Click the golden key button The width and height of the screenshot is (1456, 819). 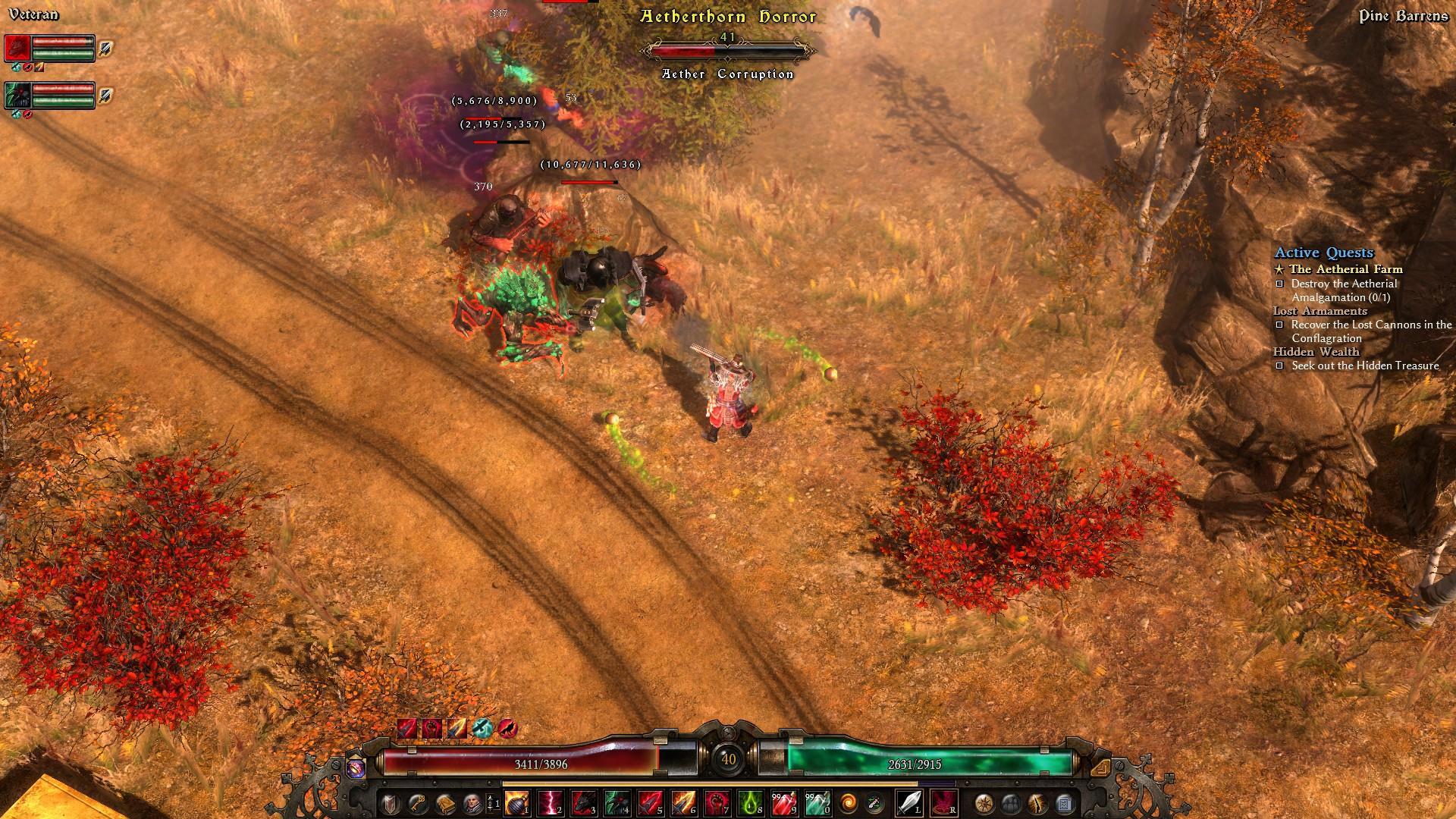pyautogui.click(x=417, y=802)
